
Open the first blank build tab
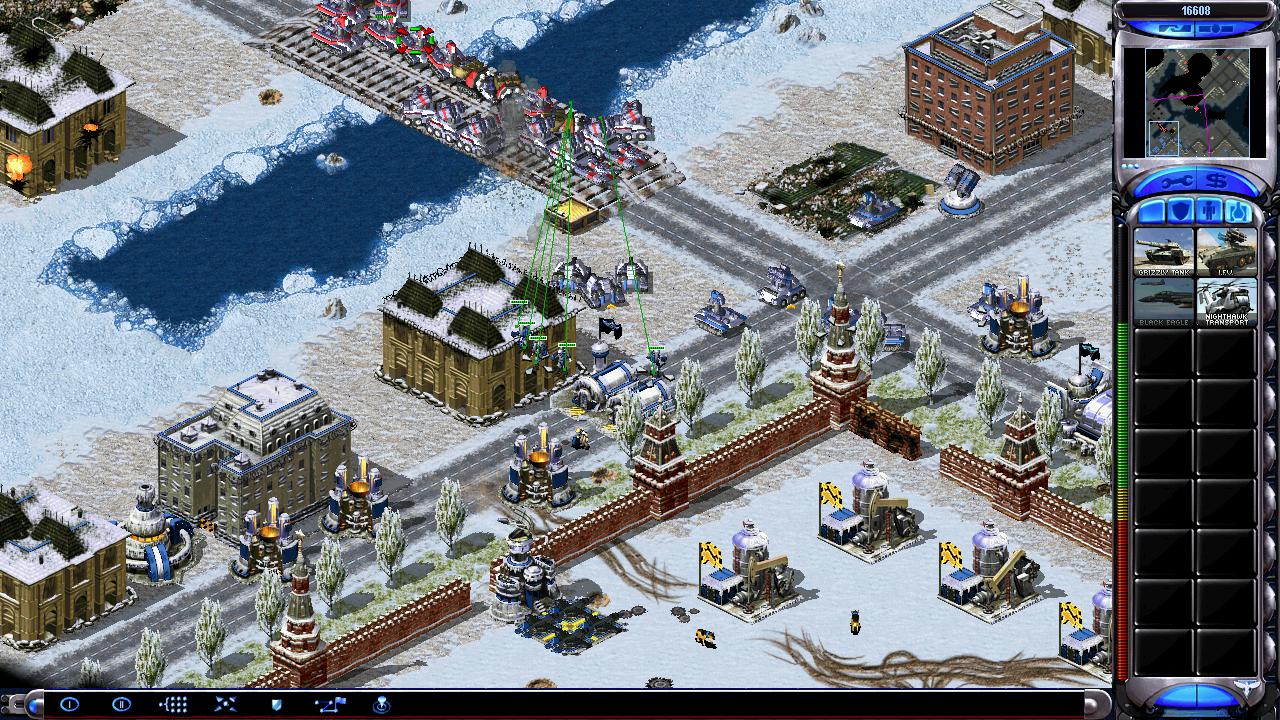point(1152,212)
